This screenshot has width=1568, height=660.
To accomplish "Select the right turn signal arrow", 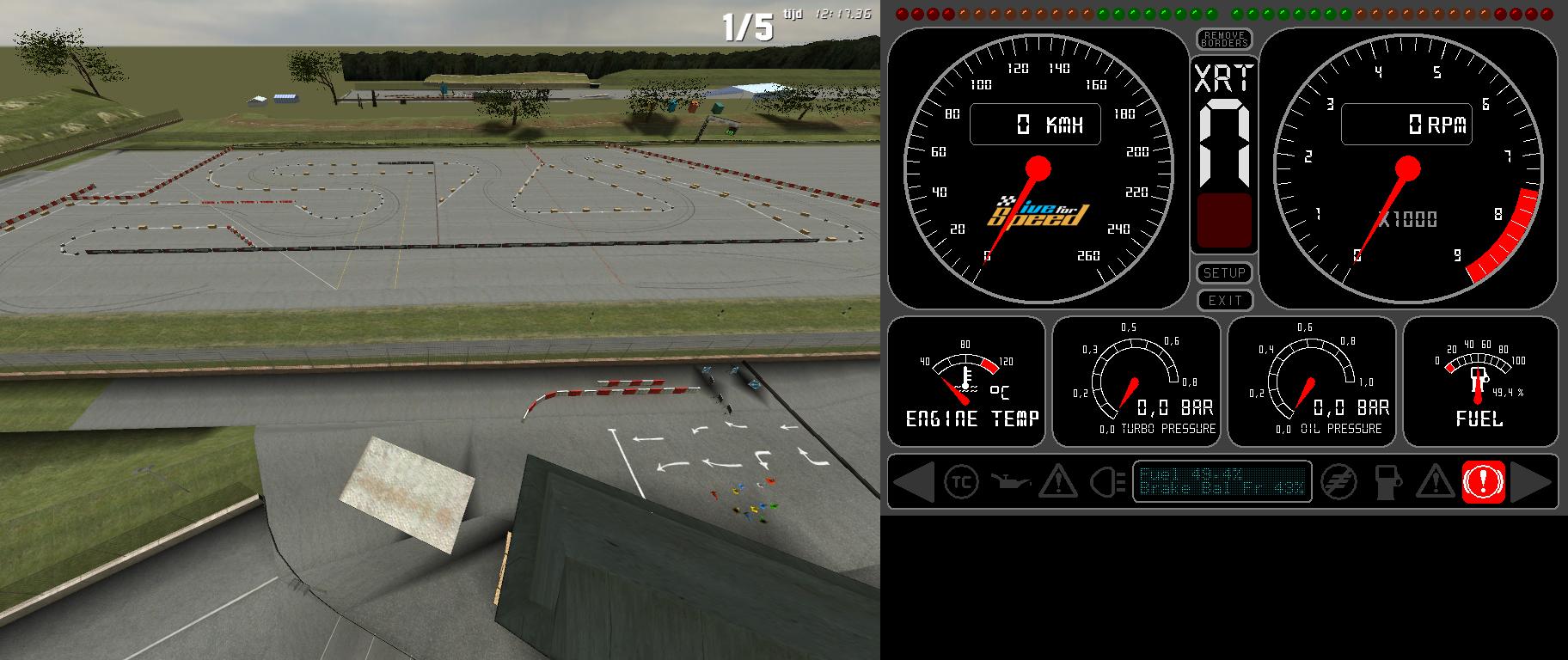I will [1531, 481].
